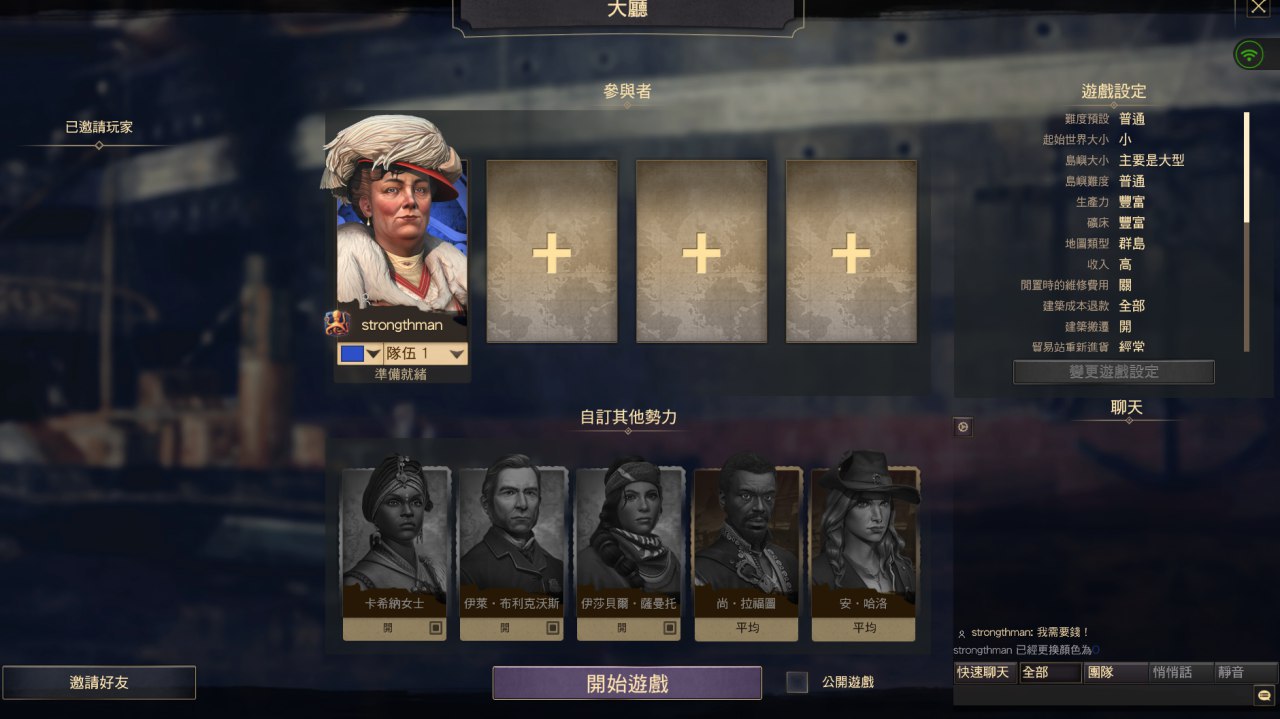Open the 隊伍 1 team dropdown

click(426, 354)
